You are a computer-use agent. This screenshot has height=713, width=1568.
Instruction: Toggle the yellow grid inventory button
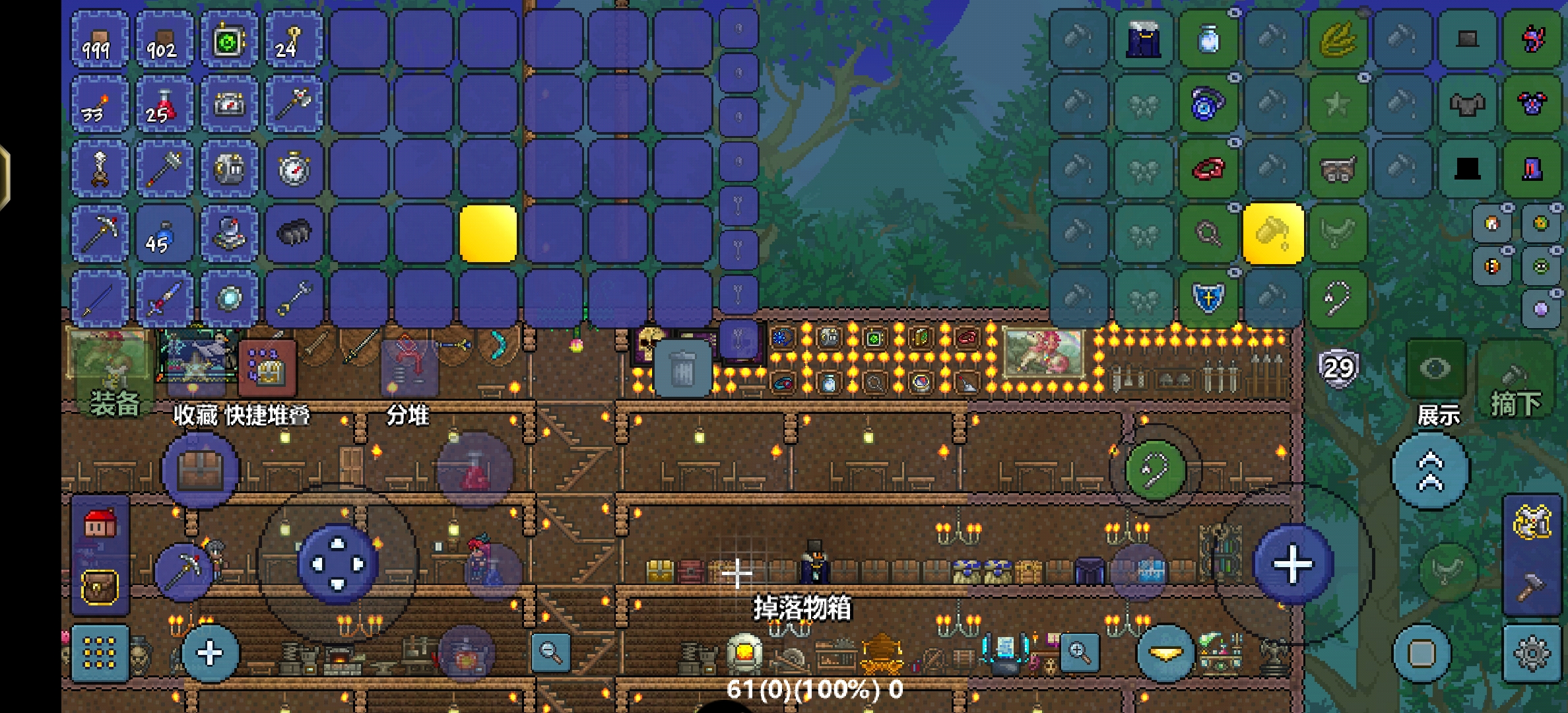coord(100,654)
